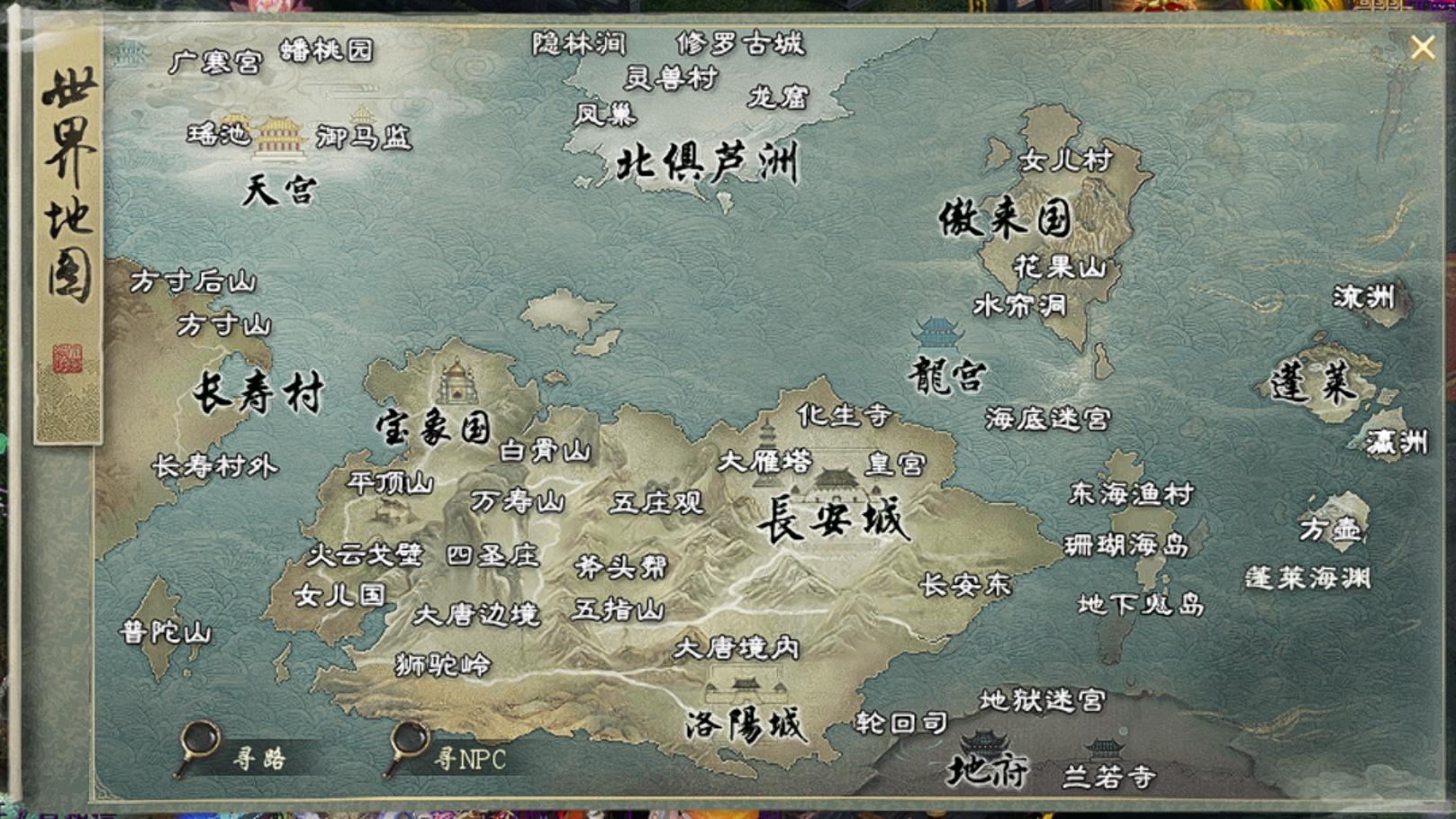1456x819 pixels.
Task: Click the 地府 location
Action: 987,770
